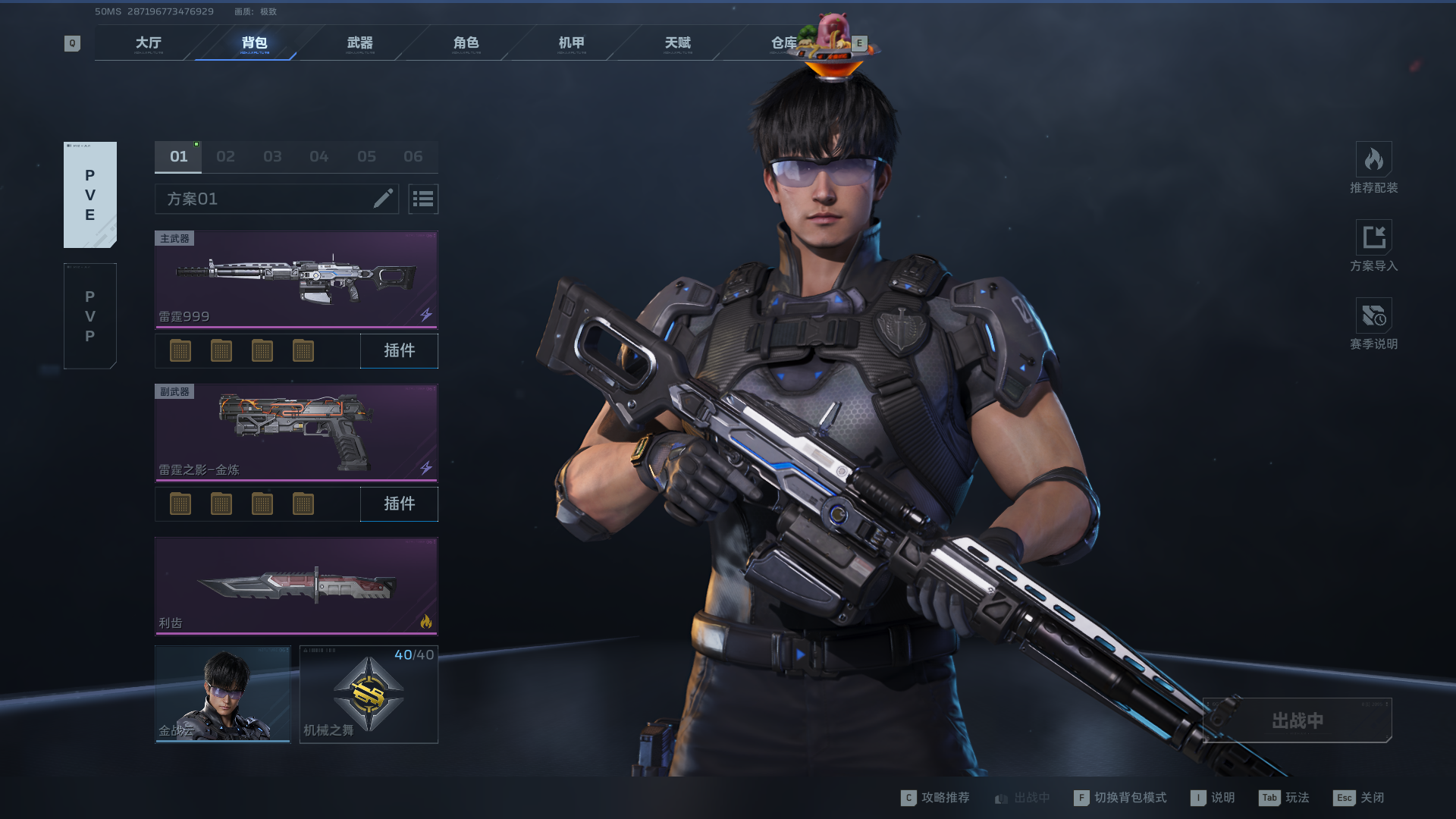Select the 雷霆999 primary weapon card
1456x819 pixels.
point(296,279)
